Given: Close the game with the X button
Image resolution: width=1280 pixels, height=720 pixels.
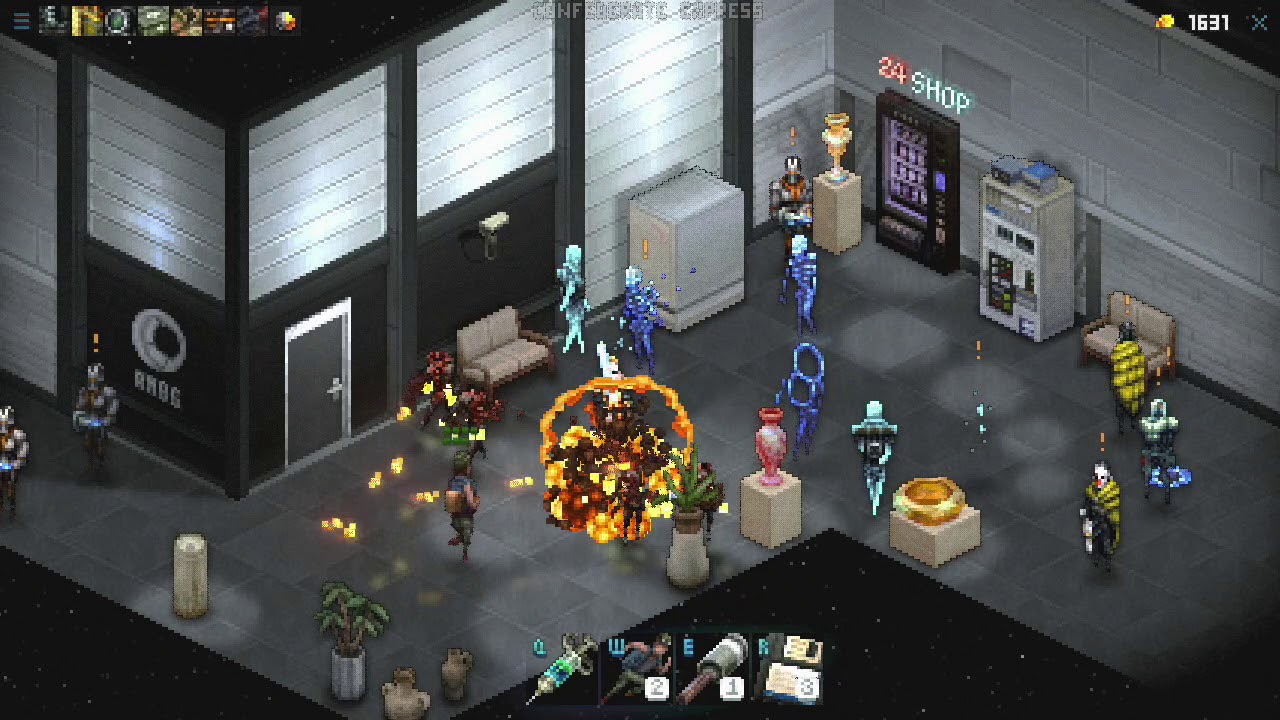Looking at the screenshot, I should pos(1259,22).
